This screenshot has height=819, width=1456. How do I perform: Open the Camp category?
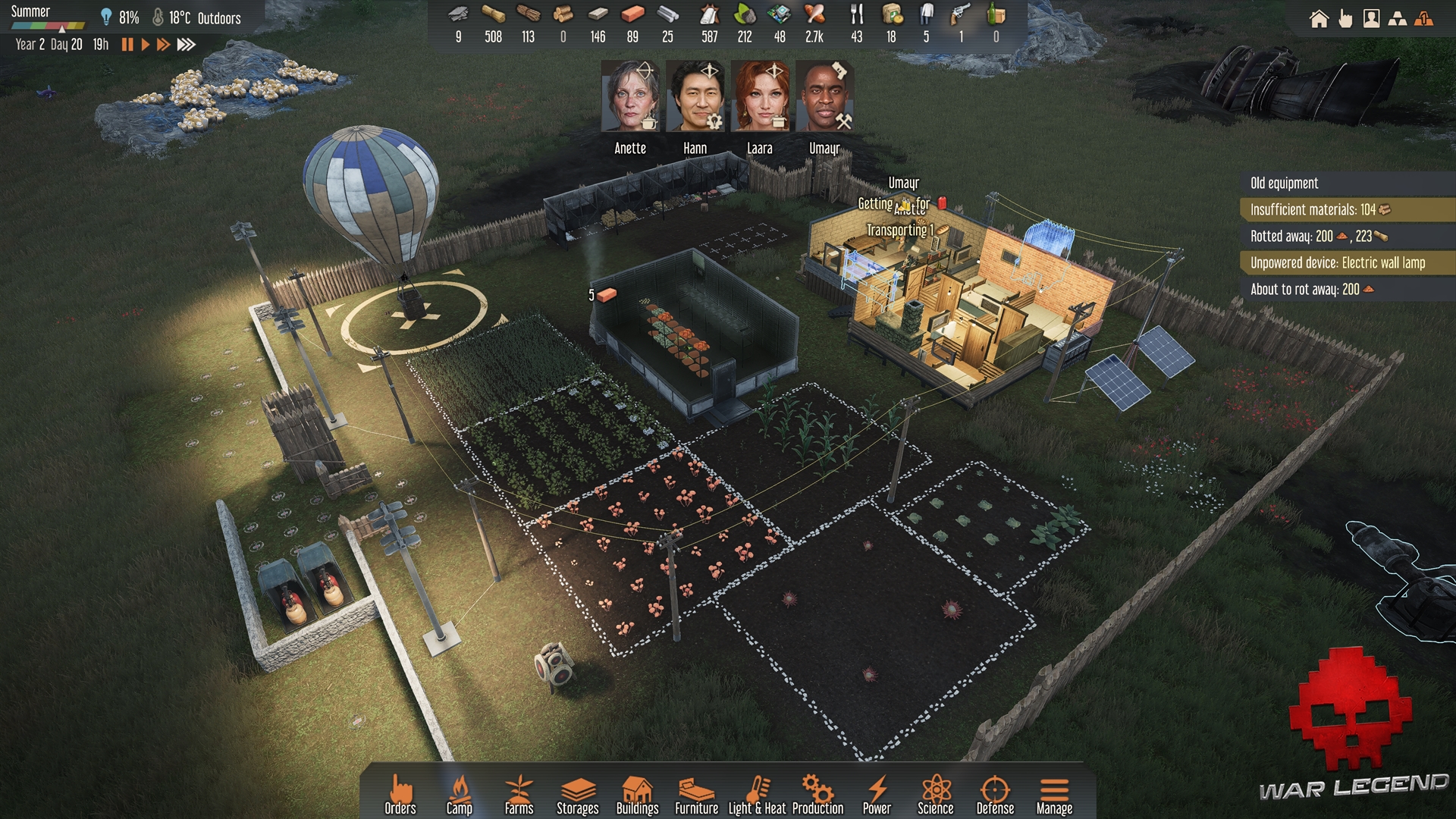click(459, 794)
